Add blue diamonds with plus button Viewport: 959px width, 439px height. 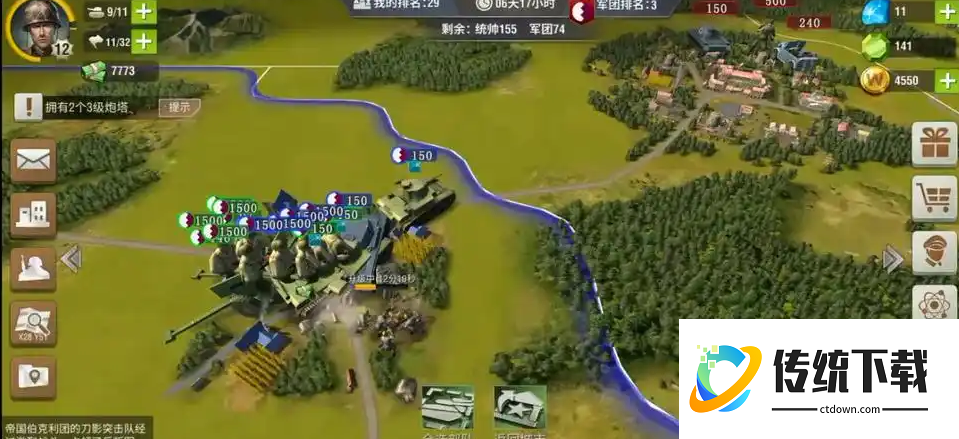tap(946, 12)
